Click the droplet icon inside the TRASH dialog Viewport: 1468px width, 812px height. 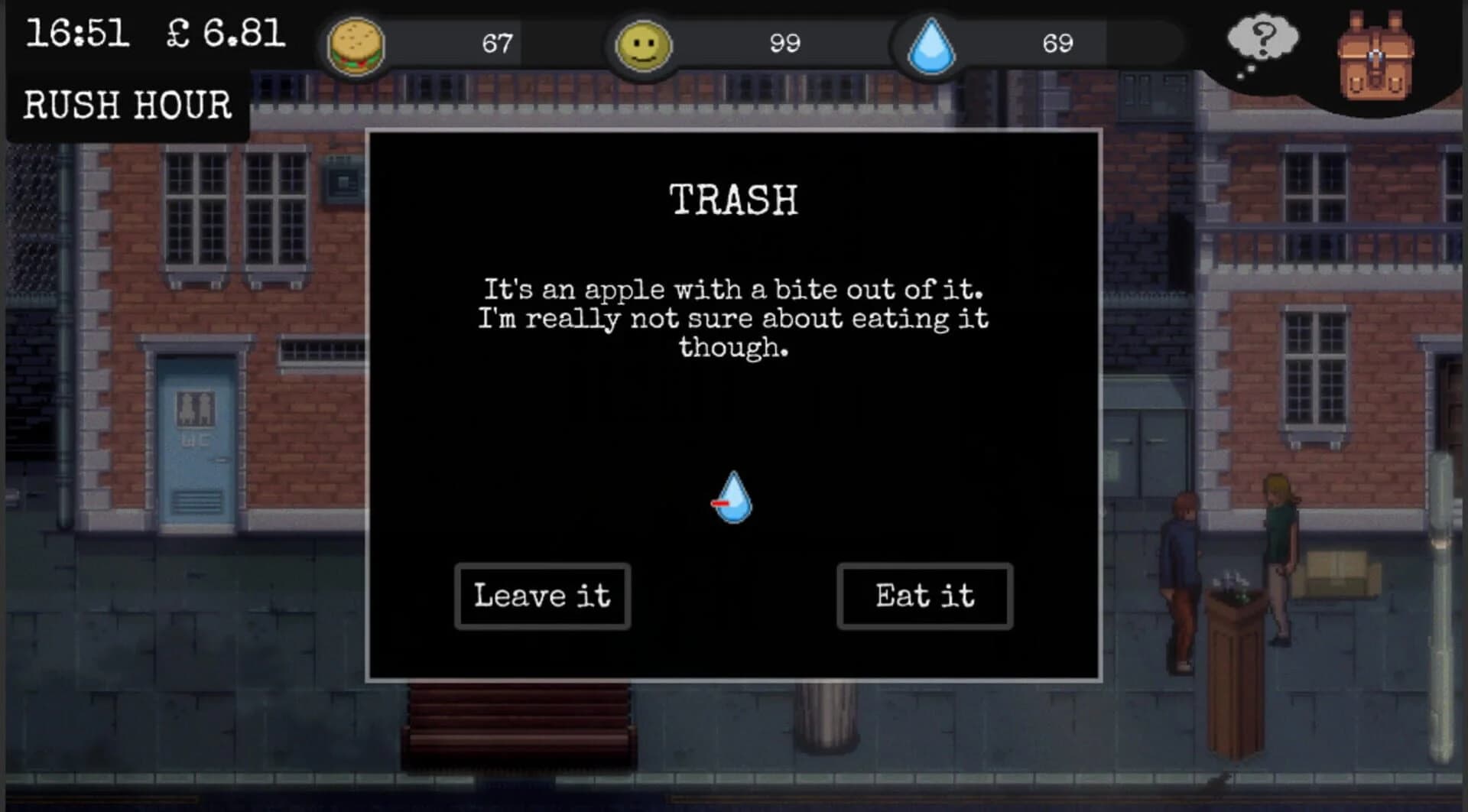point(732,499)
